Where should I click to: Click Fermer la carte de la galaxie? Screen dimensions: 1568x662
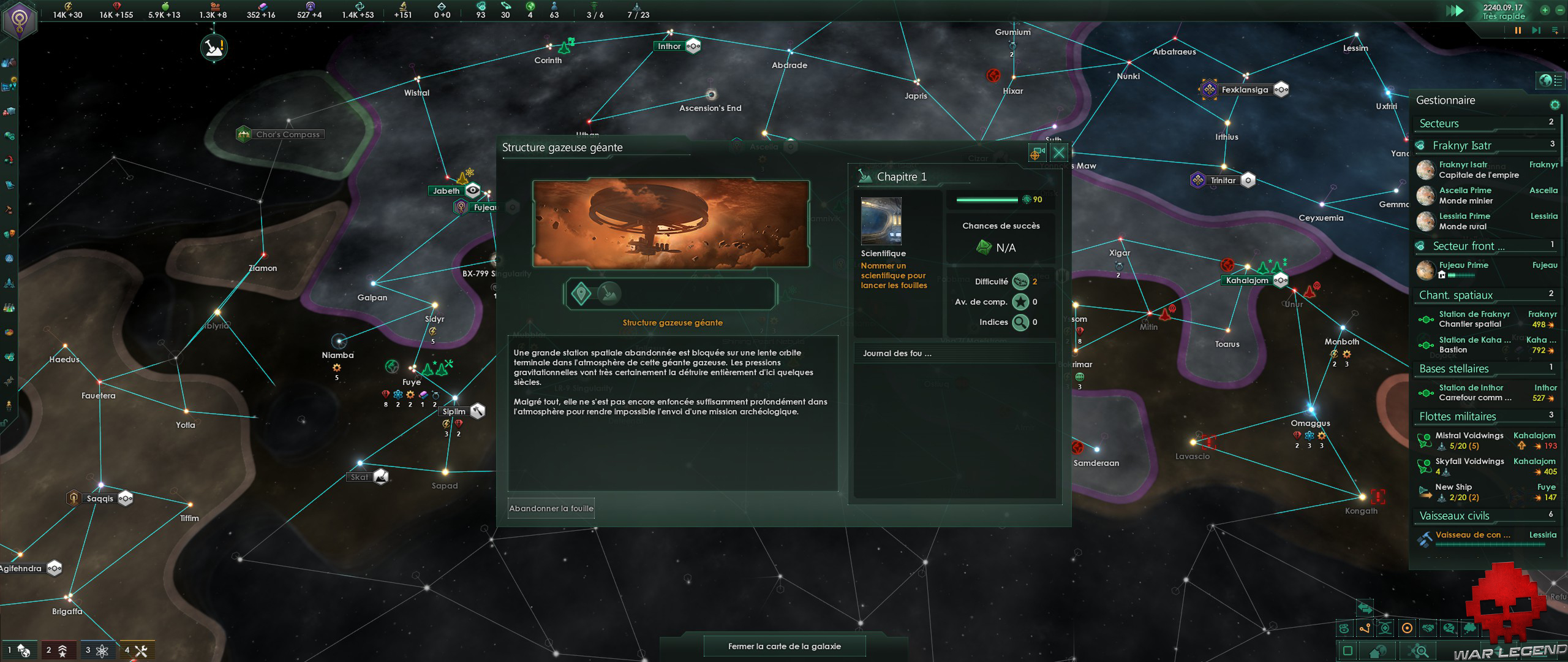(x=785, y=645)
